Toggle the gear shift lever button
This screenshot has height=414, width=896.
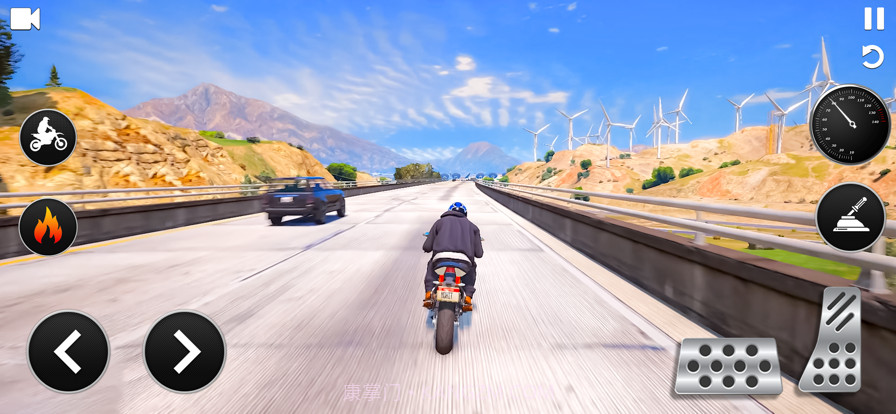coord(850,217)
